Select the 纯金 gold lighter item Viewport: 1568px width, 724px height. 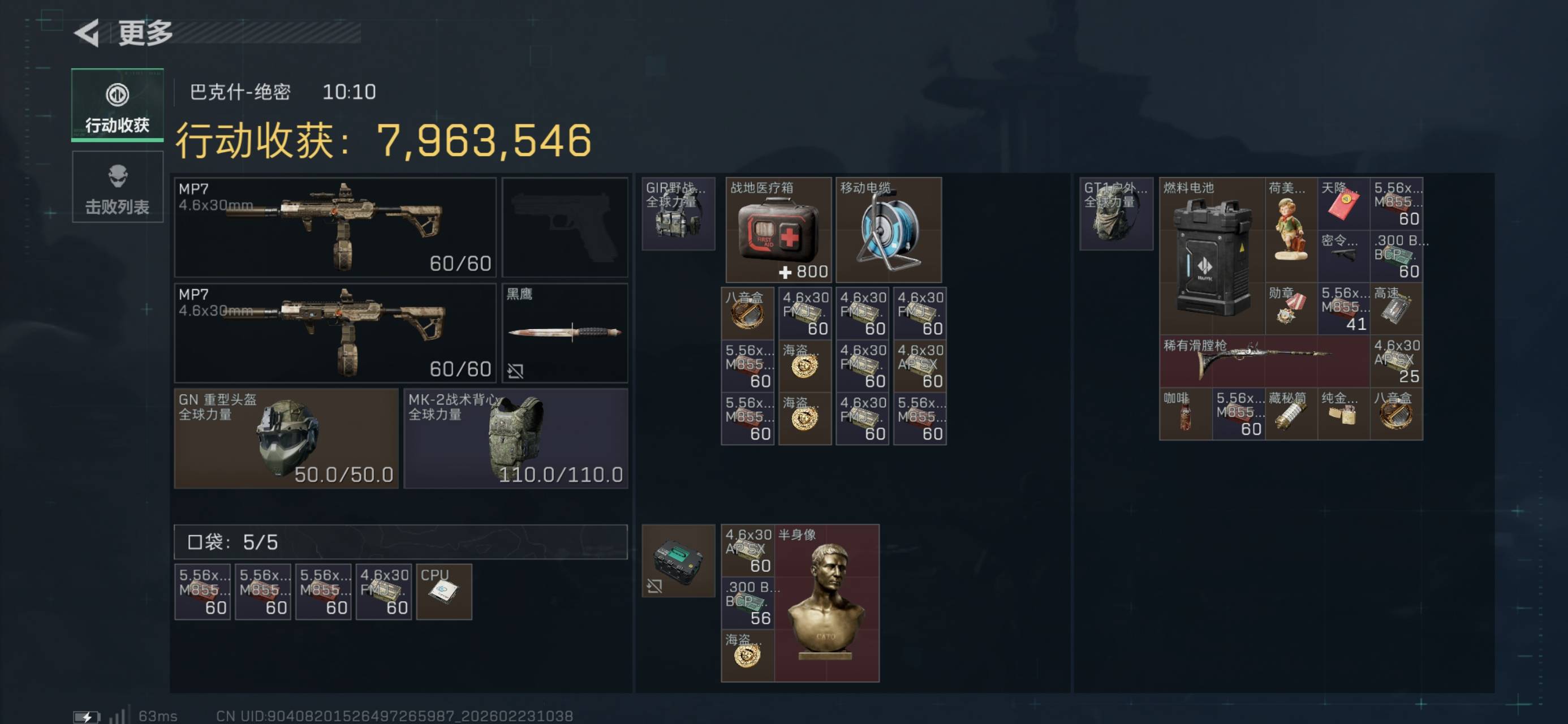(1343, 413)
